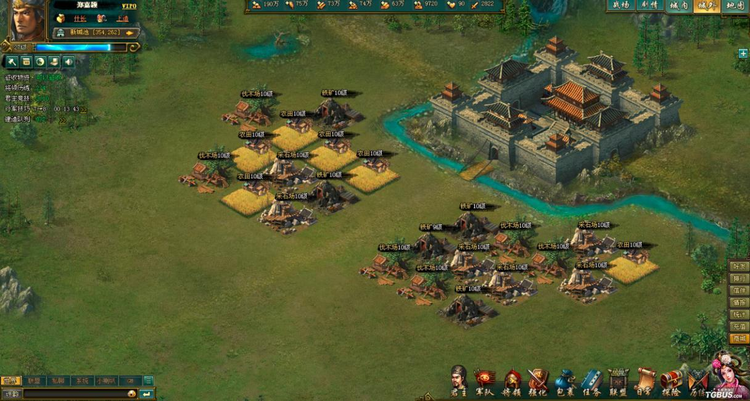Screen dimensions: 750x401
Task: Open the 探险 (Adventure) treasure chest
Action: [x=671, y=379]
